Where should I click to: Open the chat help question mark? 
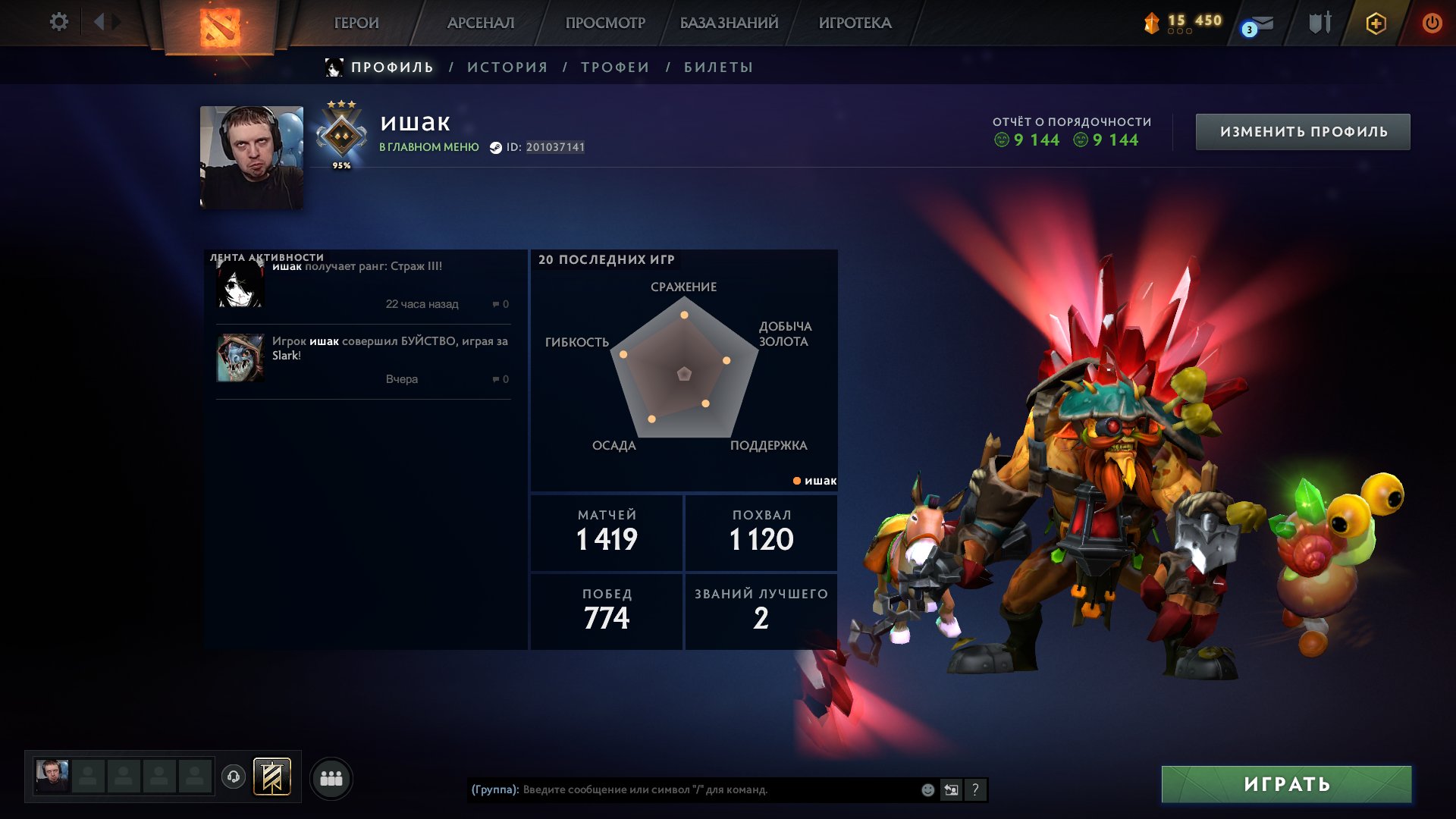[x=975, y=789]
